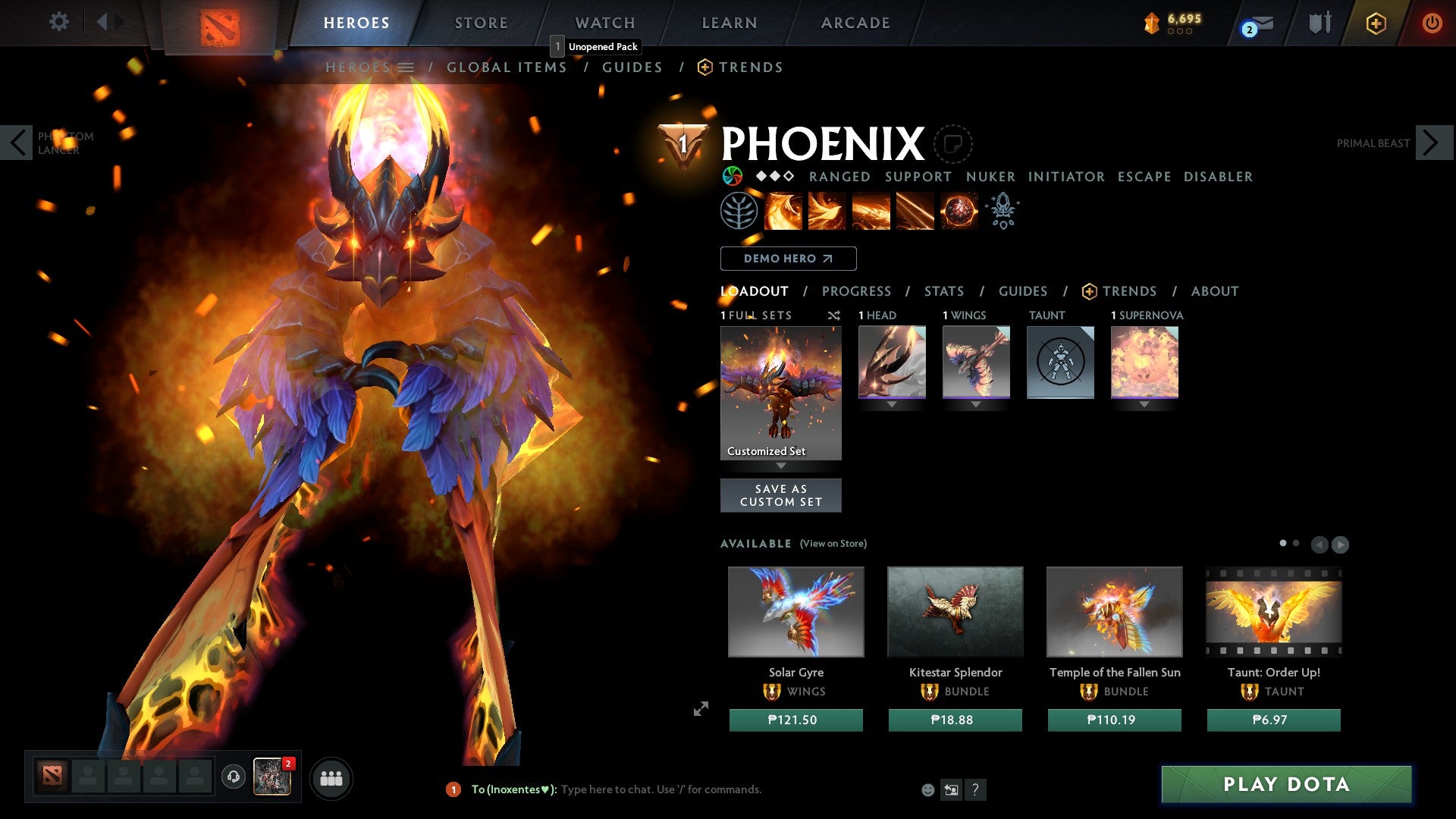The height and width of the screenshot is (819, 1456).
Task: Select the Customized Set thumbnail
Action: pos(780,391)
